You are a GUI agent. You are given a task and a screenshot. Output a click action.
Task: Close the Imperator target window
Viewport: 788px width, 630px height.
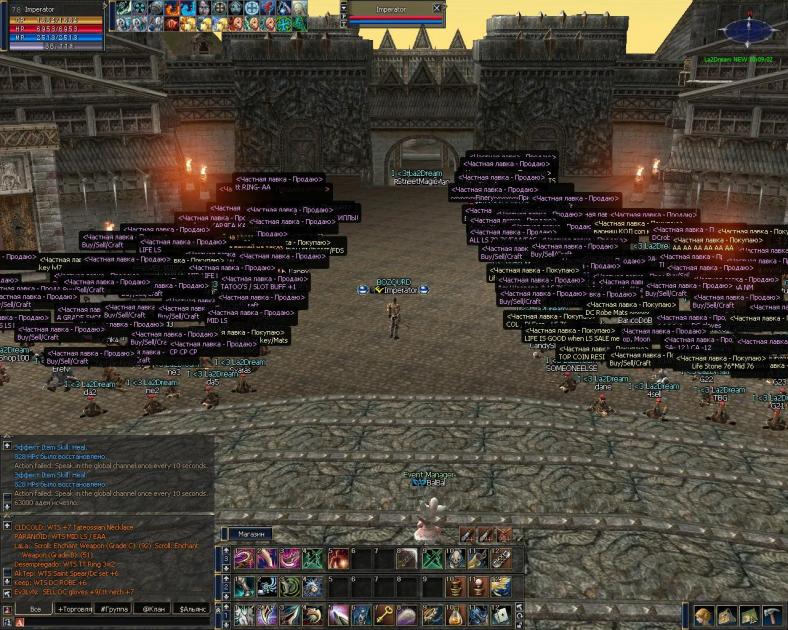tap(437, 8)
